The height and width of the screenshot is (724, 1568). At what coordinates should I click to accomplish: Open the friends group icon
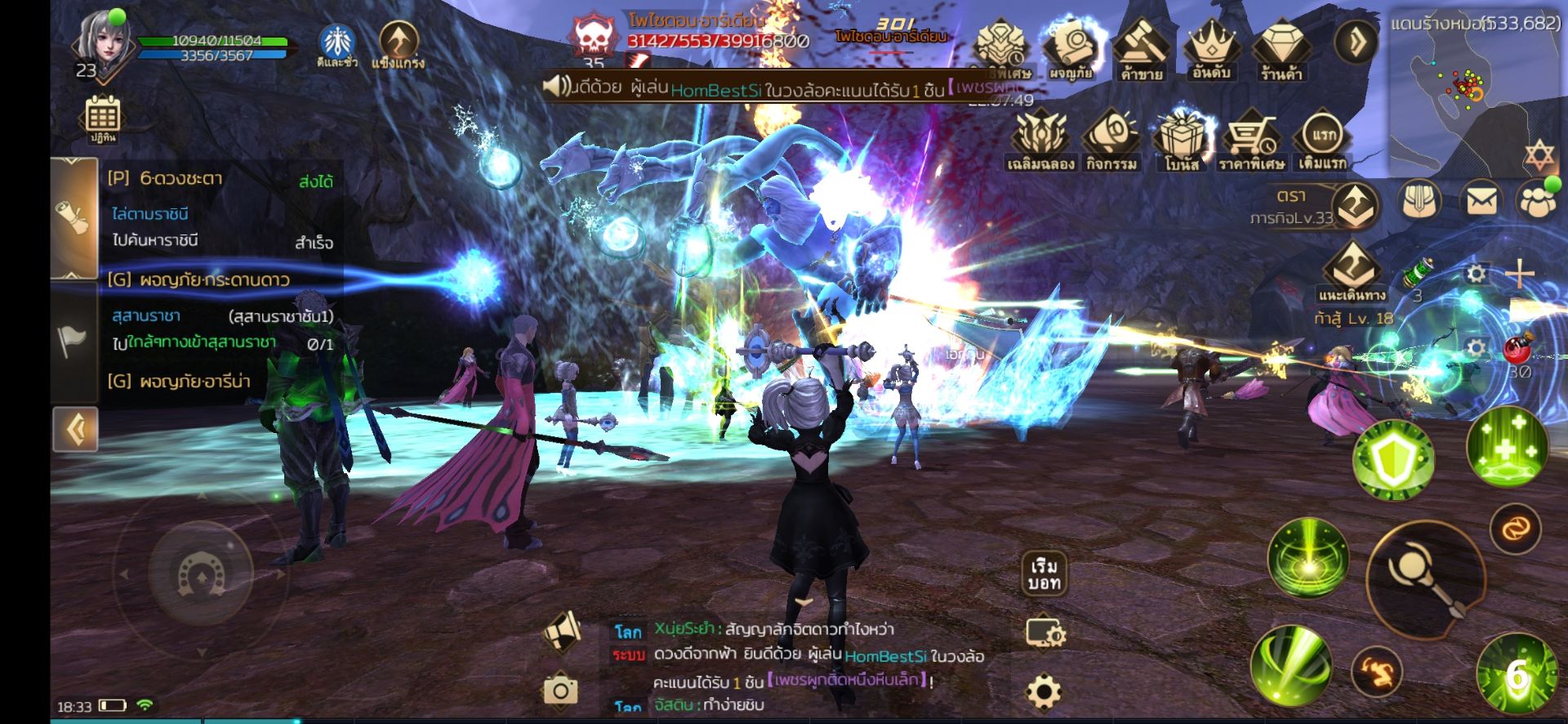click(1538, 201)
